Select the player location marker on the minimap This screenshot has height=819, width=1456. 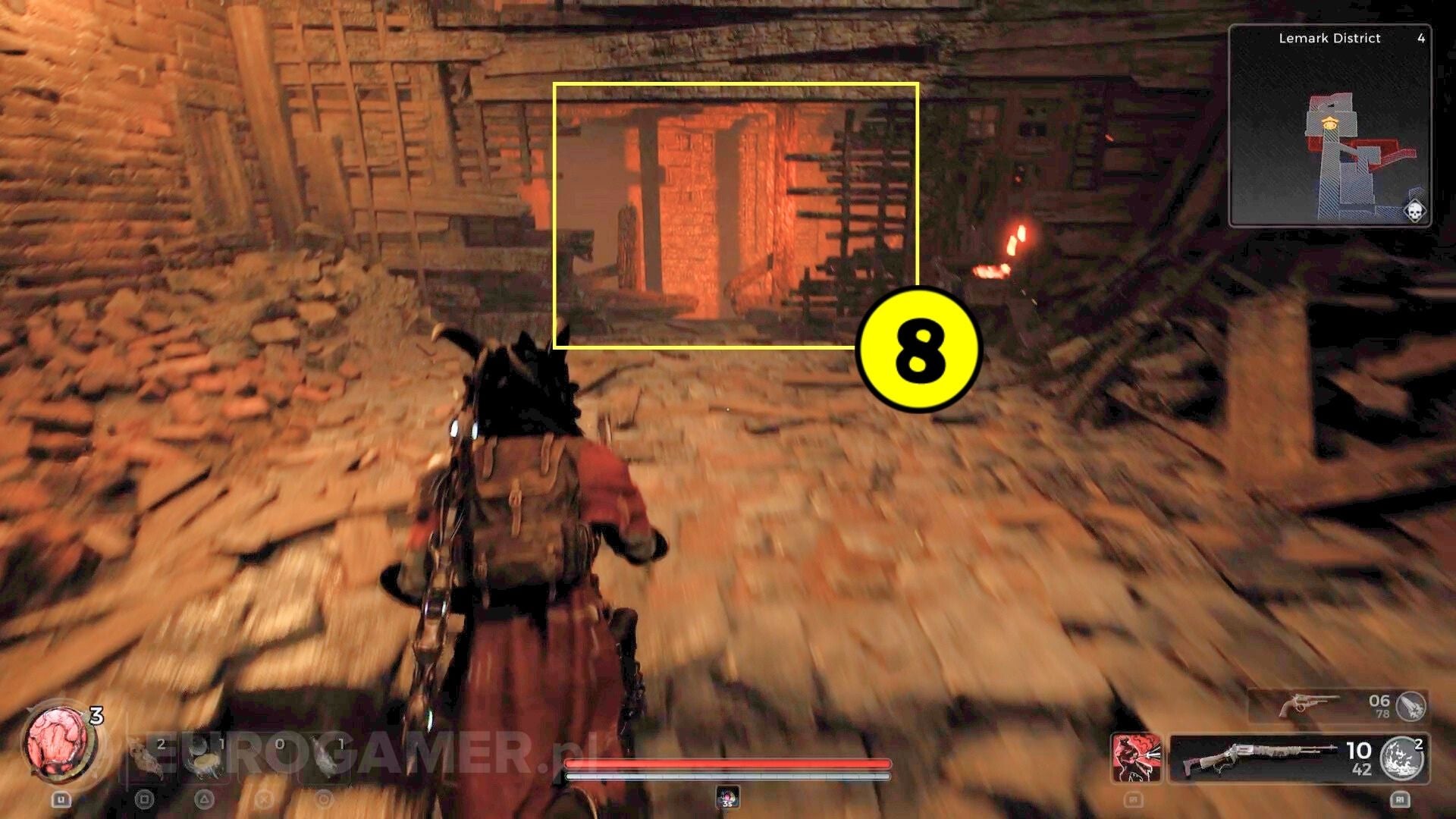pos(1329,123)
